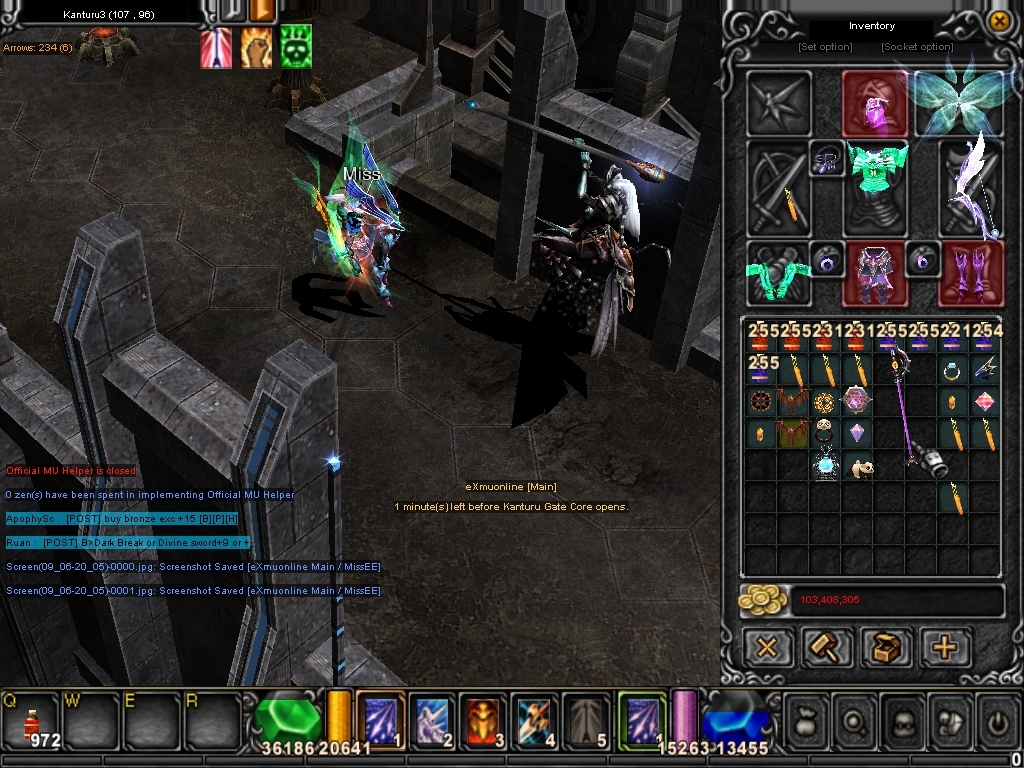Select the equipped purple boots slot
Screen dimensions: 1024x768
tap(971, 273)
